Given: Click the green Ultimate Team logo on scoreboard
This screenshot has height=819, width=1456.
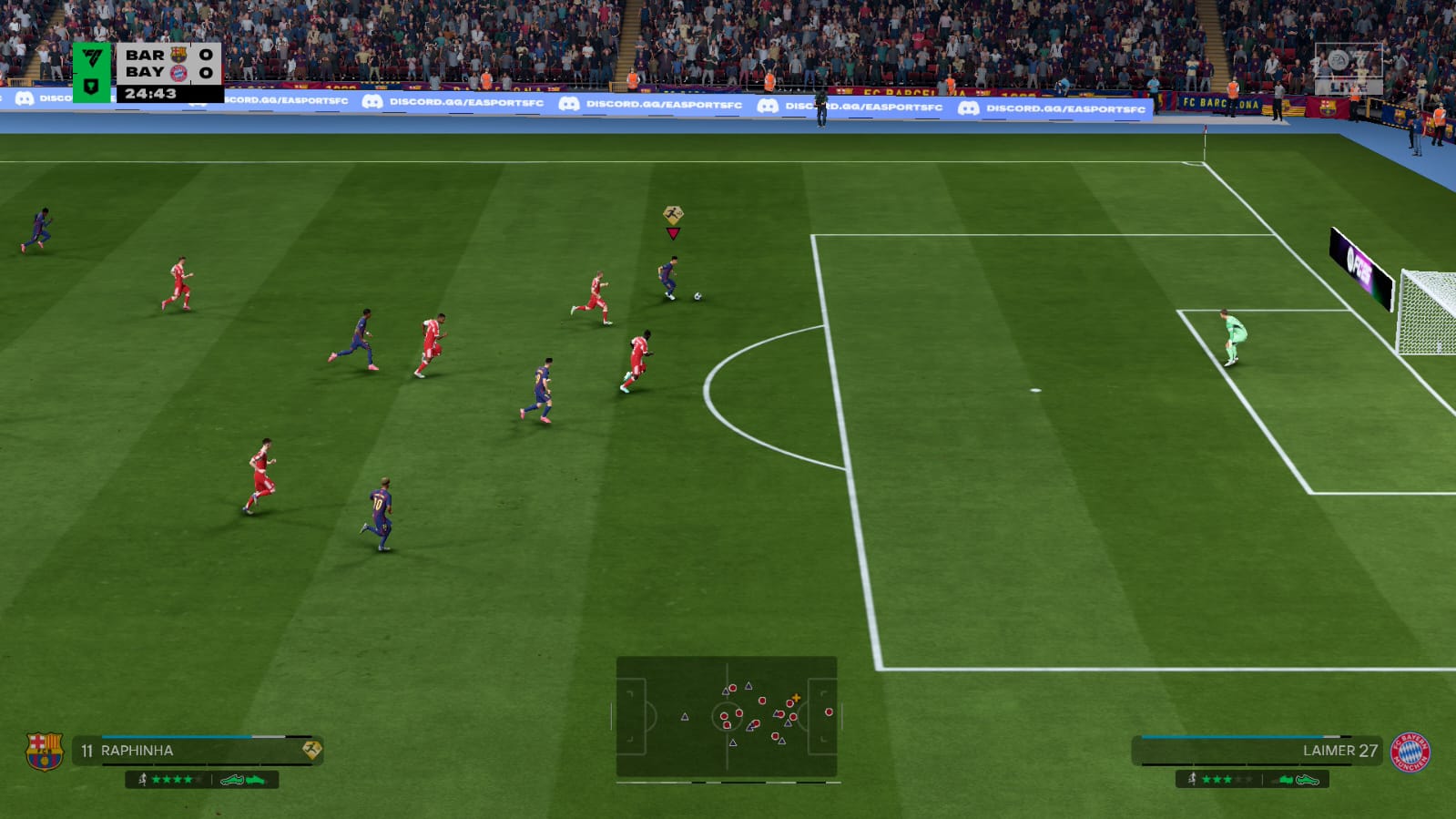Looking at the screenshot, I should point(92,71).
